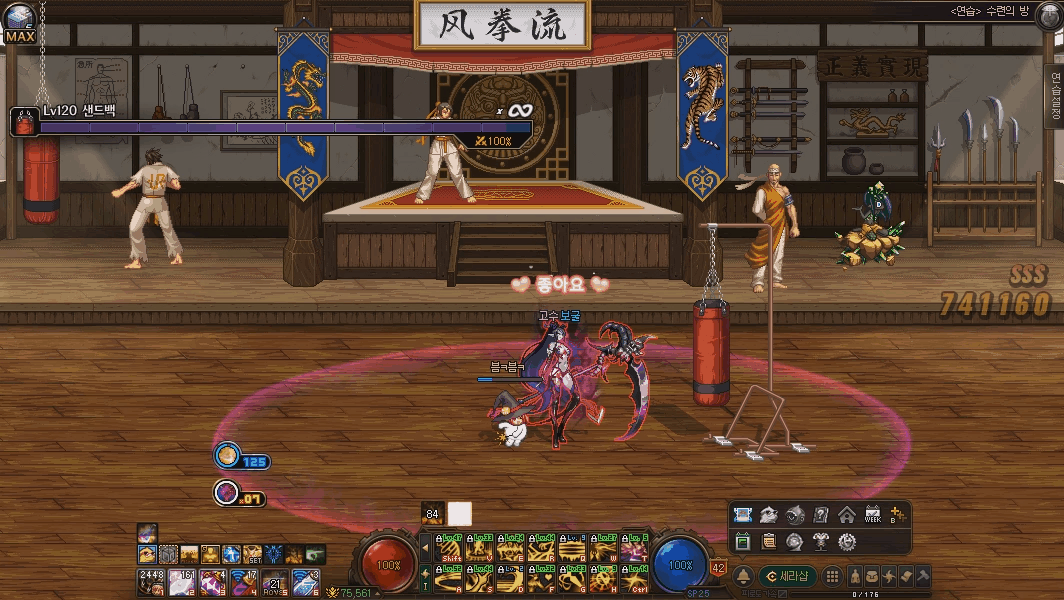Open the hammer crafting icon
The width and height of the screenshot is (1064, 600).
pyautogui.click(x=921, y=576)
